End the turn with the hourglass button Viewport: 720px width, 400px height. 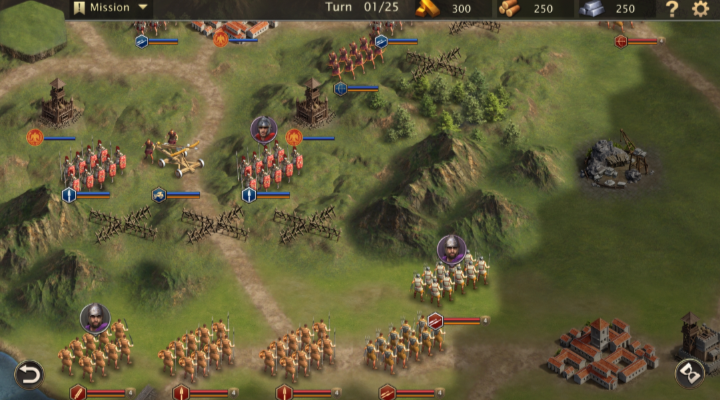click(689, 373)
